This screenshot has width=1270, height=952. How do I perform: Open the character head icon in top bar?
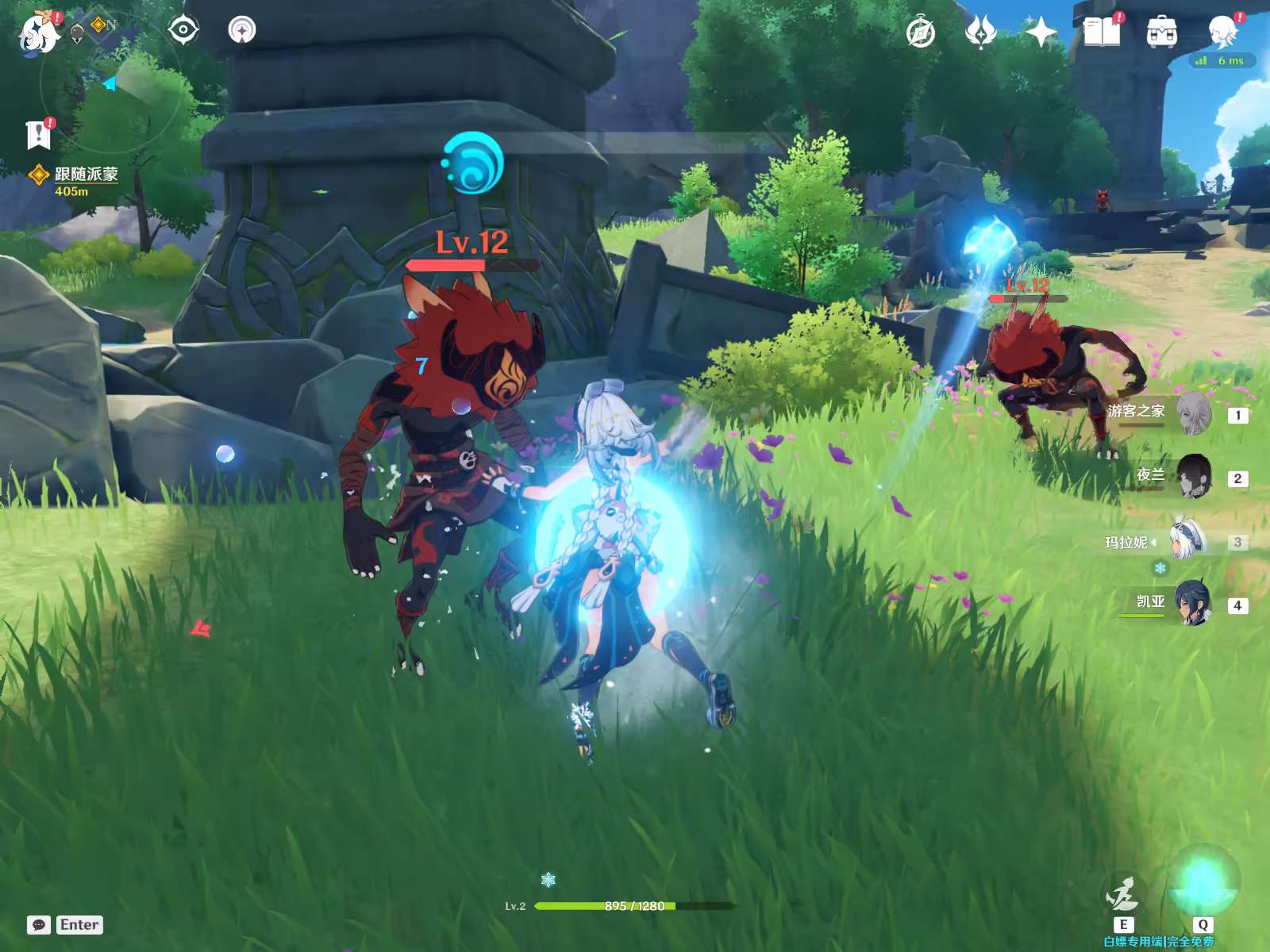click(1222, 33)
